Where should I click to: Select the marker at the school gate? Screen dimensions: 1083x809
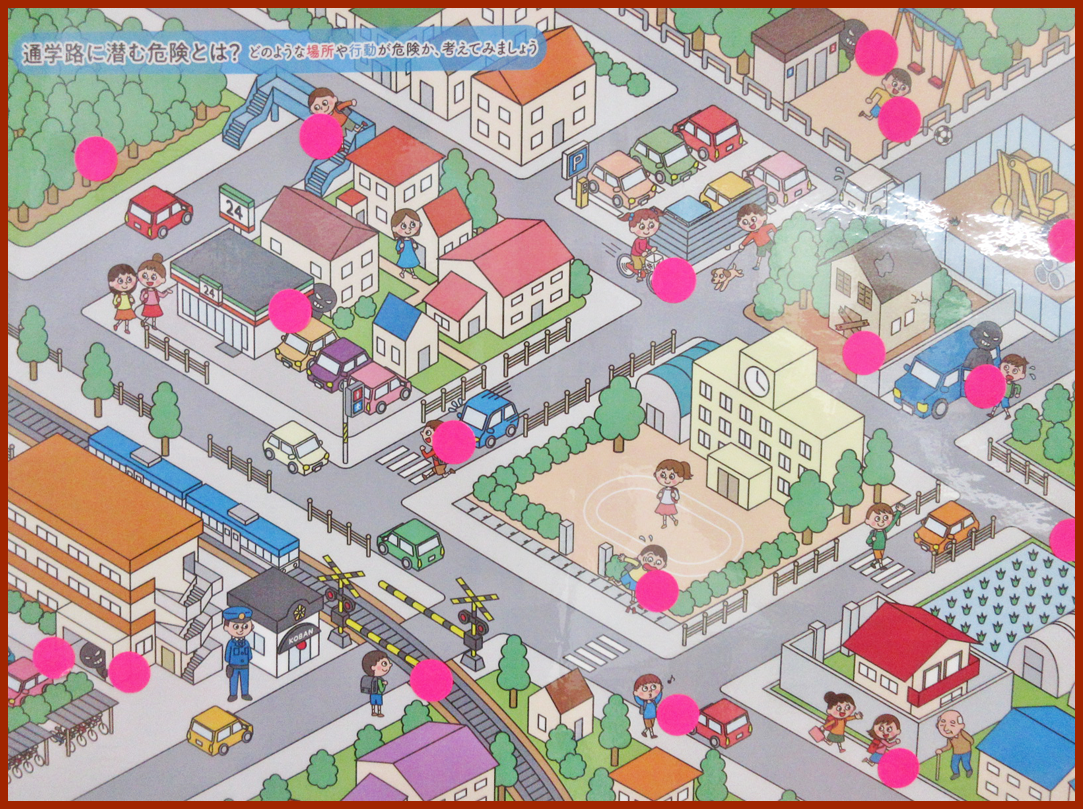pyautogui.click(x=656, y=590)
